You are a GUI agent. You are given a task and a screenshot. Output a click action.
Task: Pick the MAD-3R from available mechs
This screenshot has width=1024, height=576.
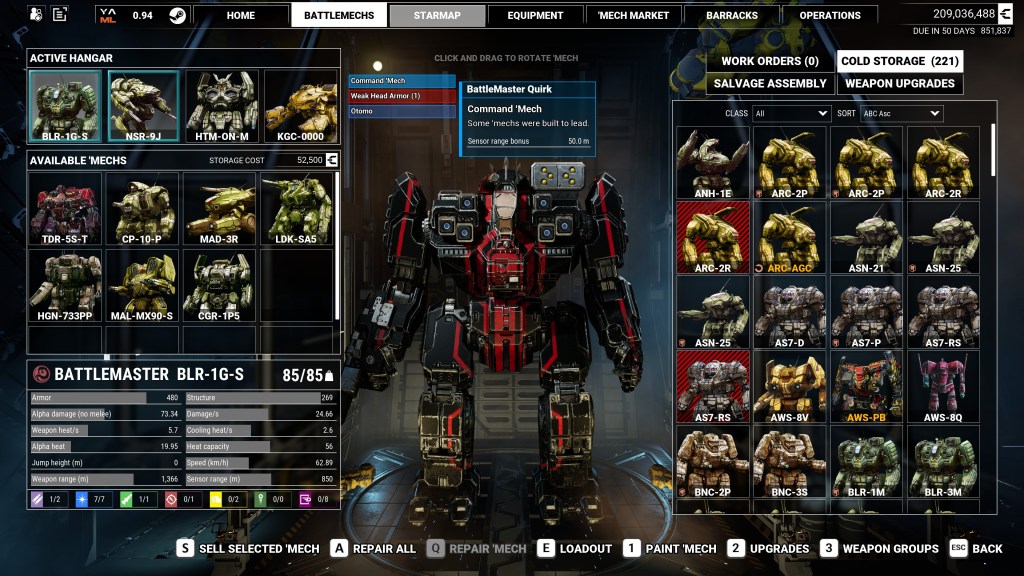[220, 209]
